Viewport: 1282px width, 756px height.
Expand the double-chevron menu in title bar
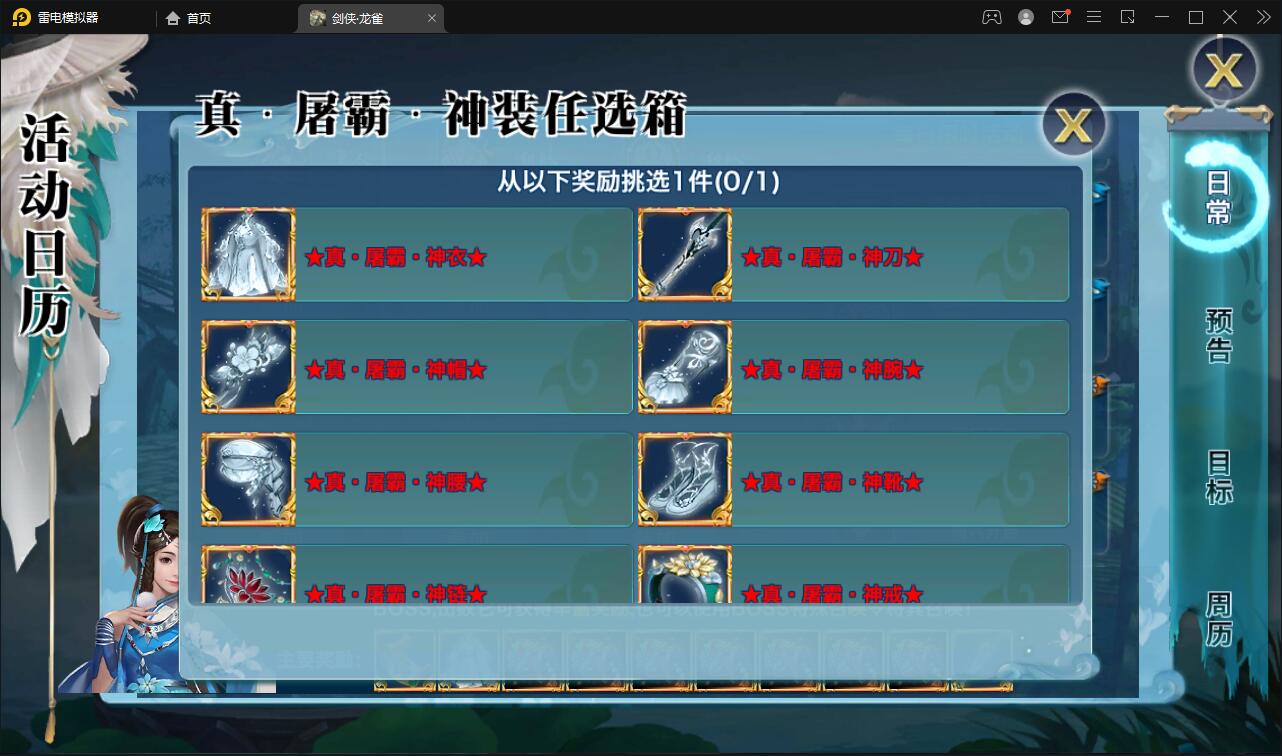(x=1262, y=17)
